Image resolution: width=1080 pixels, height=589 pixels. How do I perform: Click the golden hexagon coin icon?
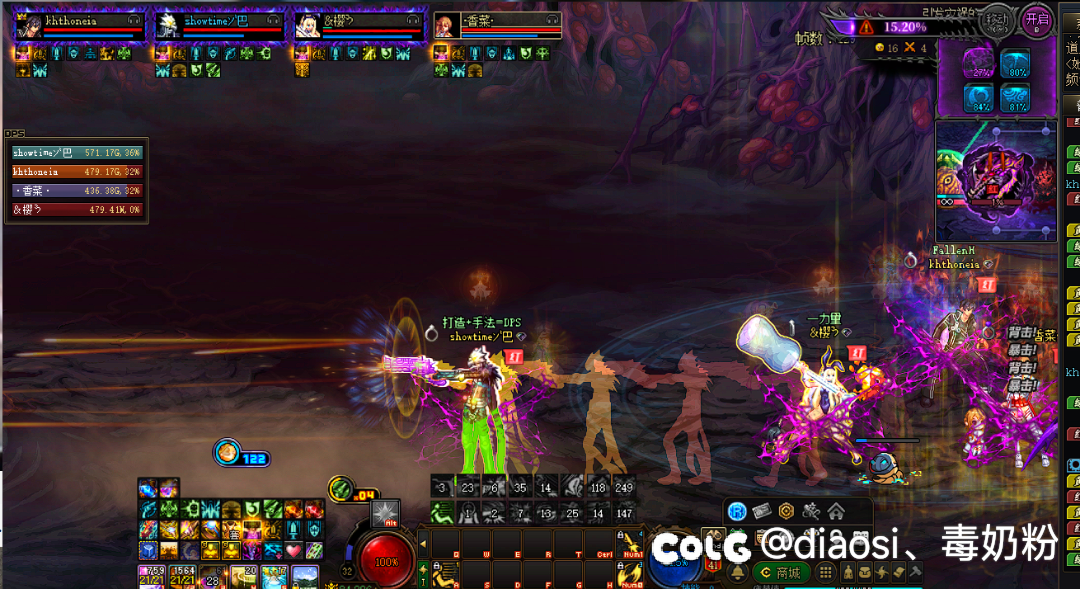786,512
